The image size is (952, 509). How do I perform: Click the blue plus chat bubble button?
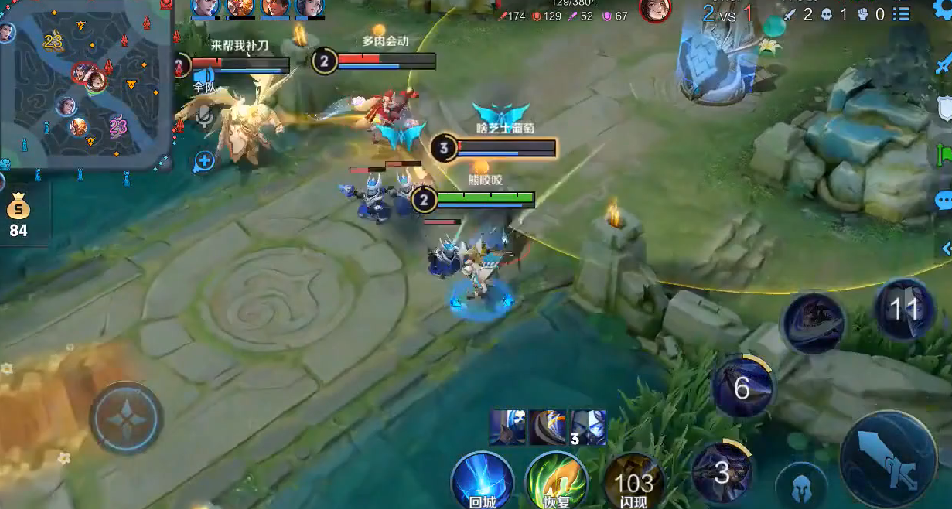pos(205,159)
